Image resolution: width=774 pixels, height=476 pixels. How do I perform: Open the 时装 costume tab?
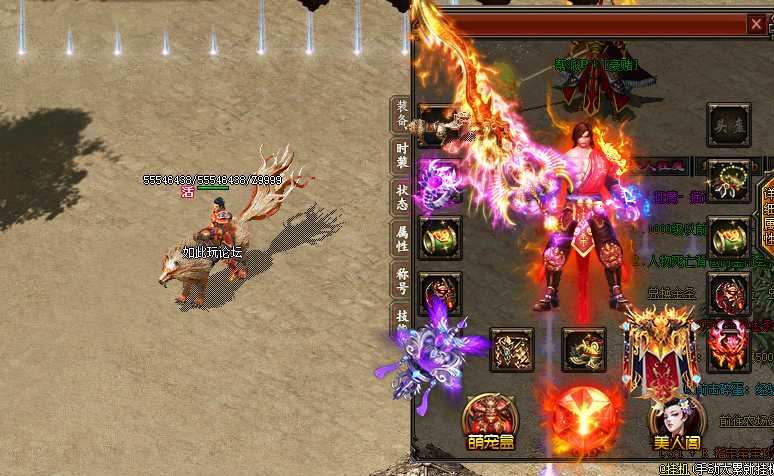click(401, 156)
